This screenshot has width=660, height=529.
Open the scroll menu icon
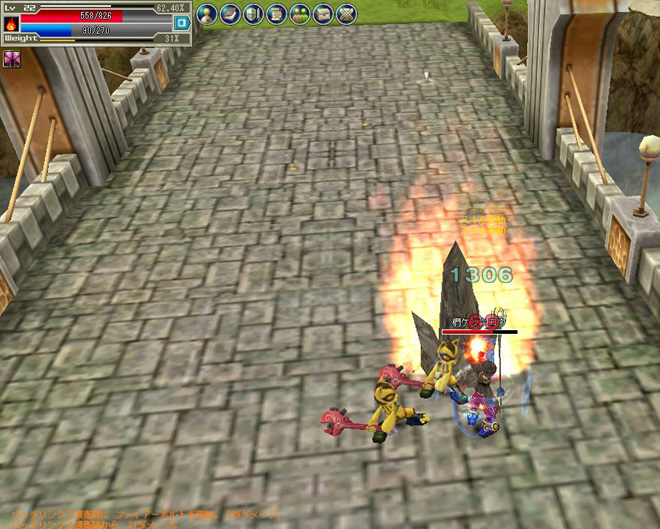276,14
